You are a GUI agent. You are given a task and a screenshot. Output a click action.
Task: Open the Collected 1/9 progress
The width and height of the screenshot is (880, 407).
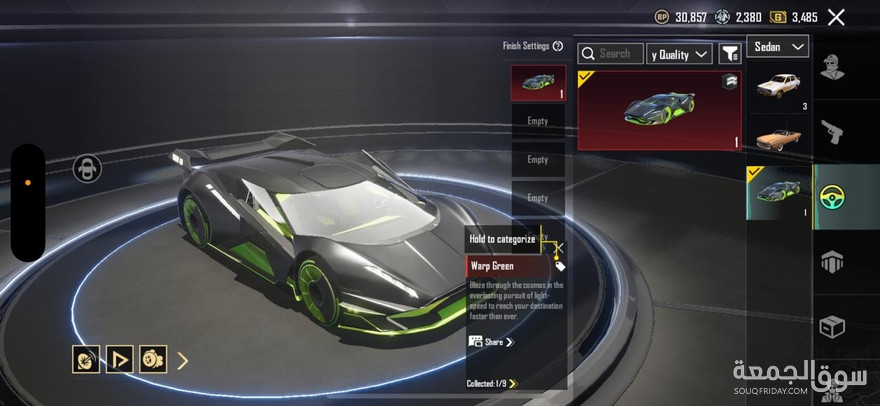point(492,383)
